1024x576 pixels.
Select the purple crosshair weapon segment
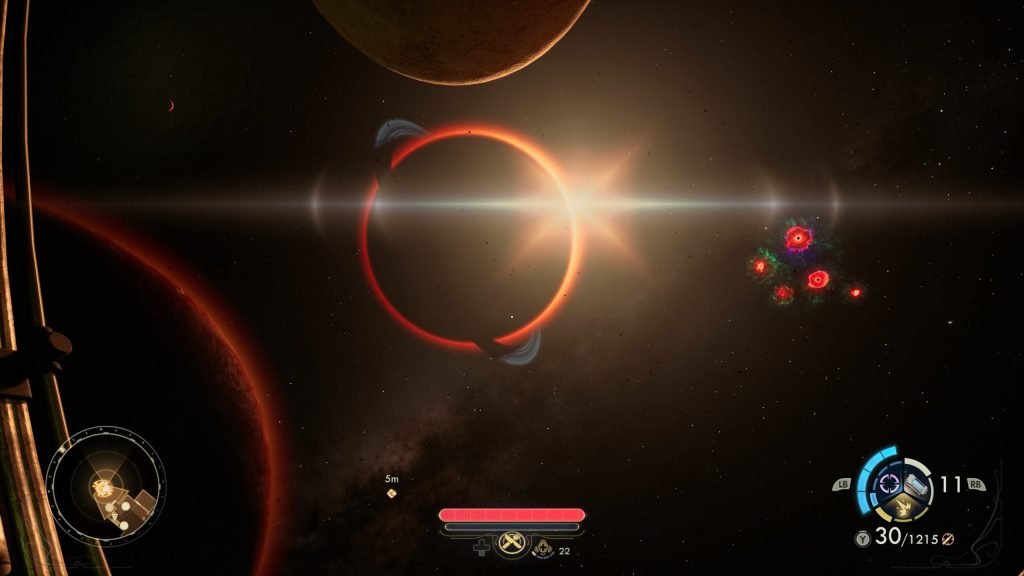click(888, 484)
